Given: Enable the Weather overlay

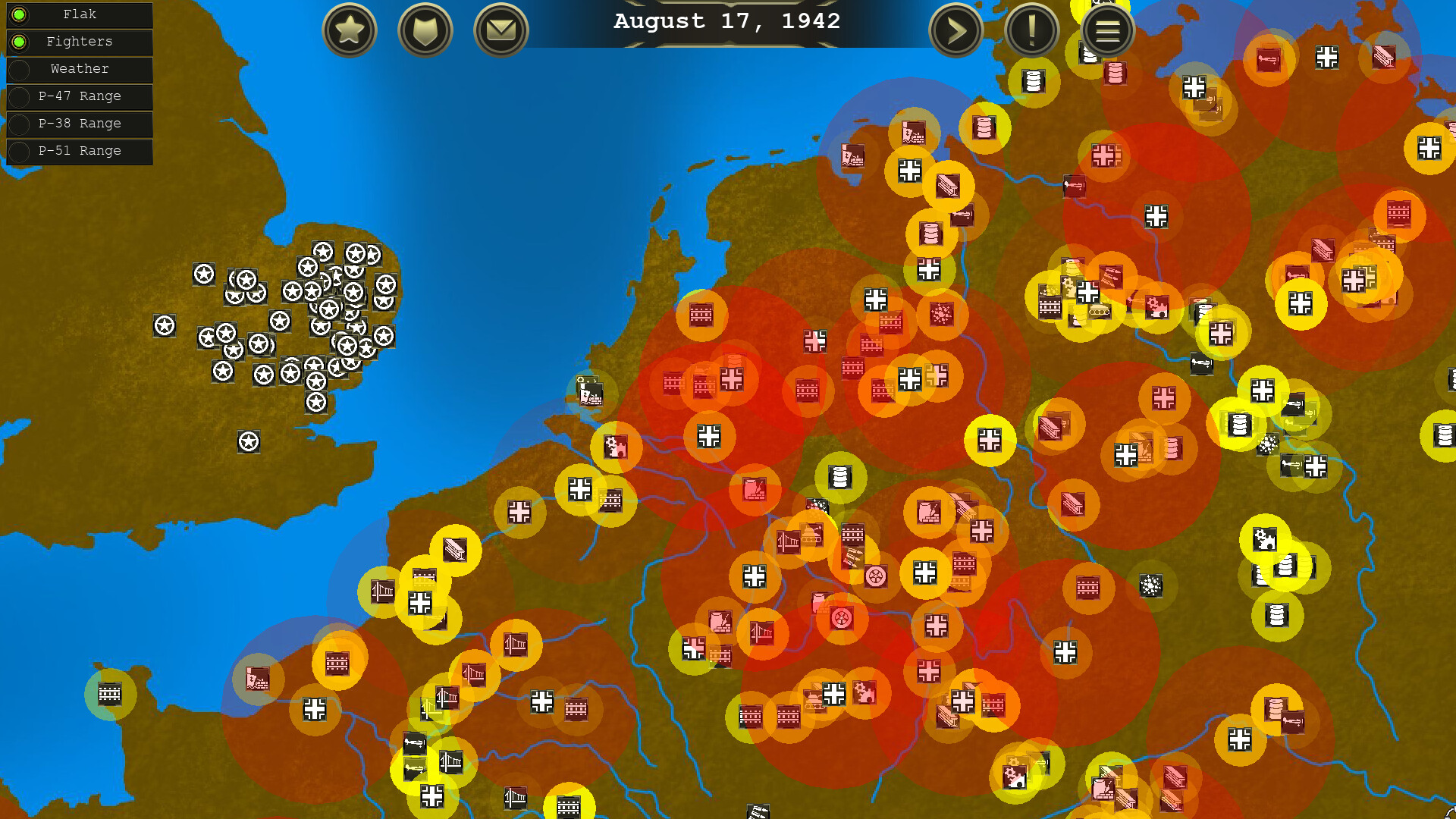Looking at the screenshot, I should pos(79,70).
